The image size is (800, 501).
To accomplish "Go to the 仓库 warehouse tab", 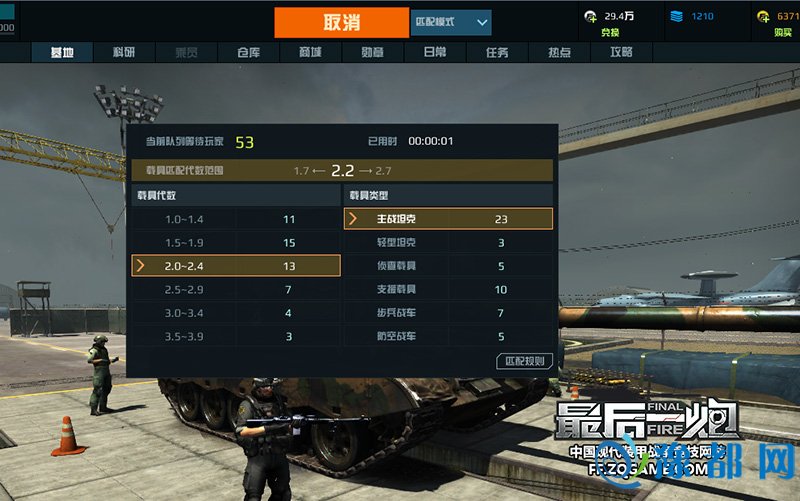I will point(250,52).
